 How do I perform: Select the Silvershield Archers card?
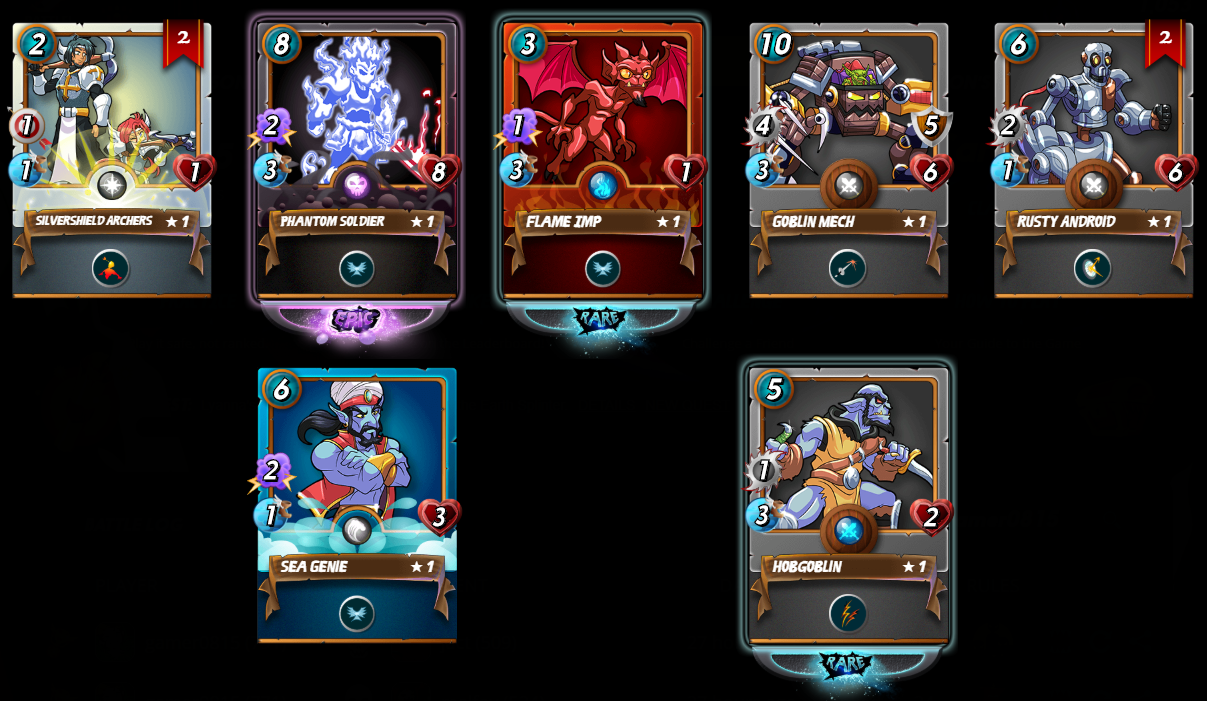click(111, 160)
